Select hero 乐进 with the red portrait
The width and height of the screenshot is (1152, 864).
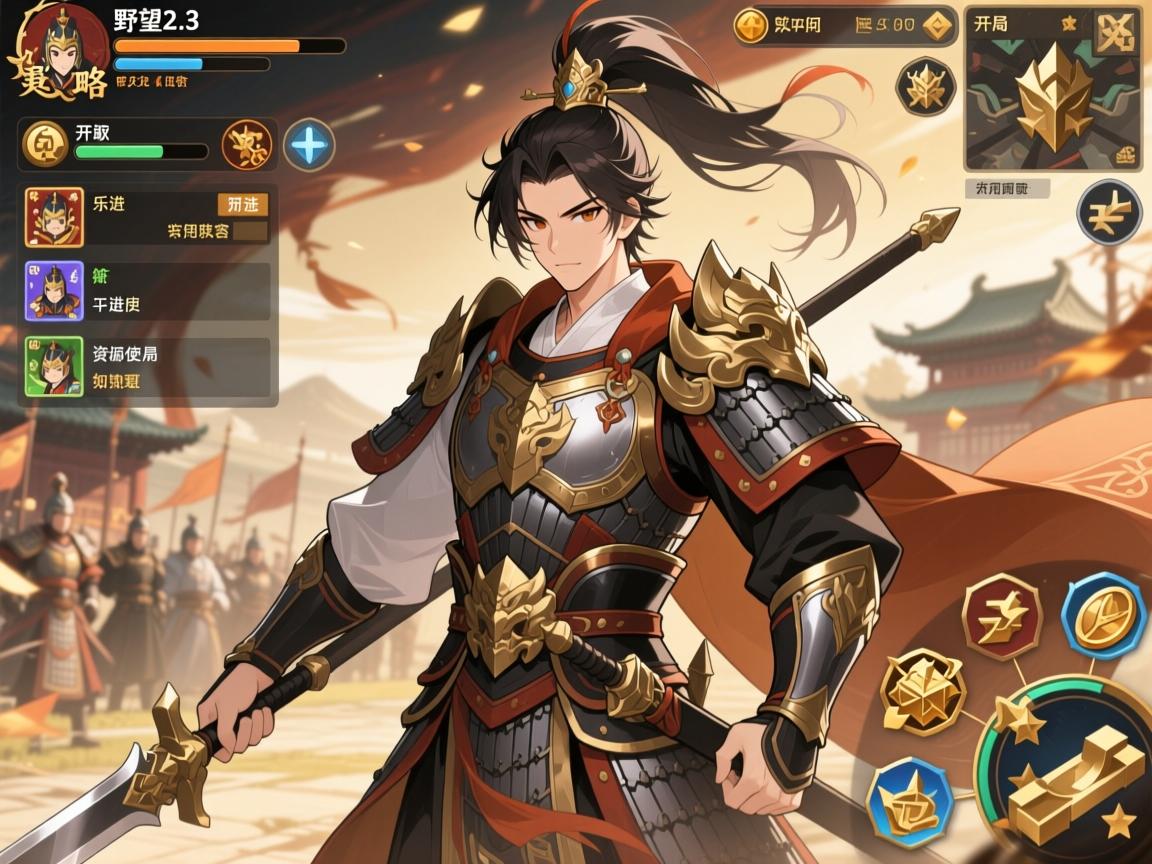click(x=54, y=217)
